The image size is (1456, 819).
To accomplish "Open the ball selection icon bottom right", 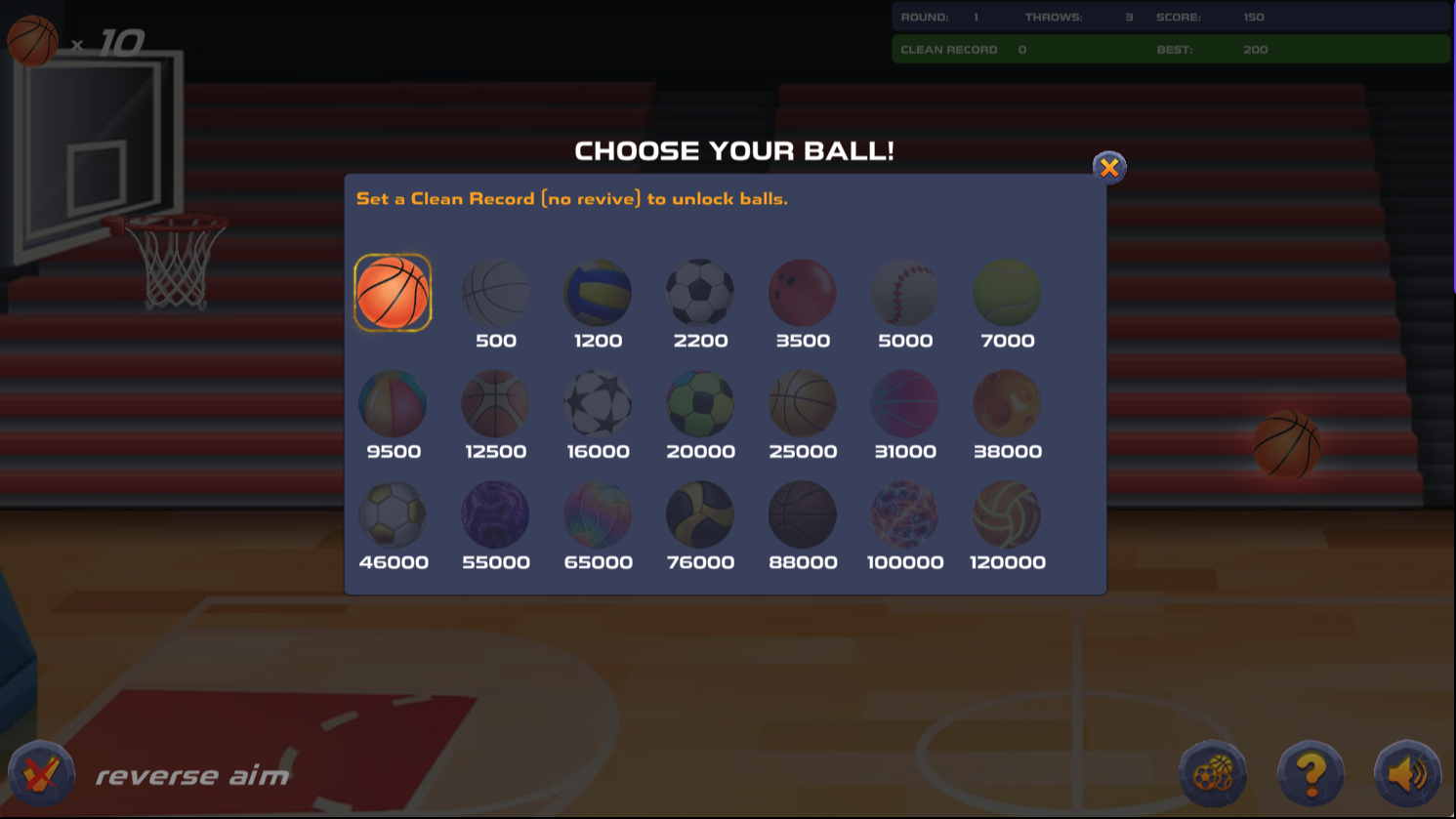I will (x=1212, y=772).
